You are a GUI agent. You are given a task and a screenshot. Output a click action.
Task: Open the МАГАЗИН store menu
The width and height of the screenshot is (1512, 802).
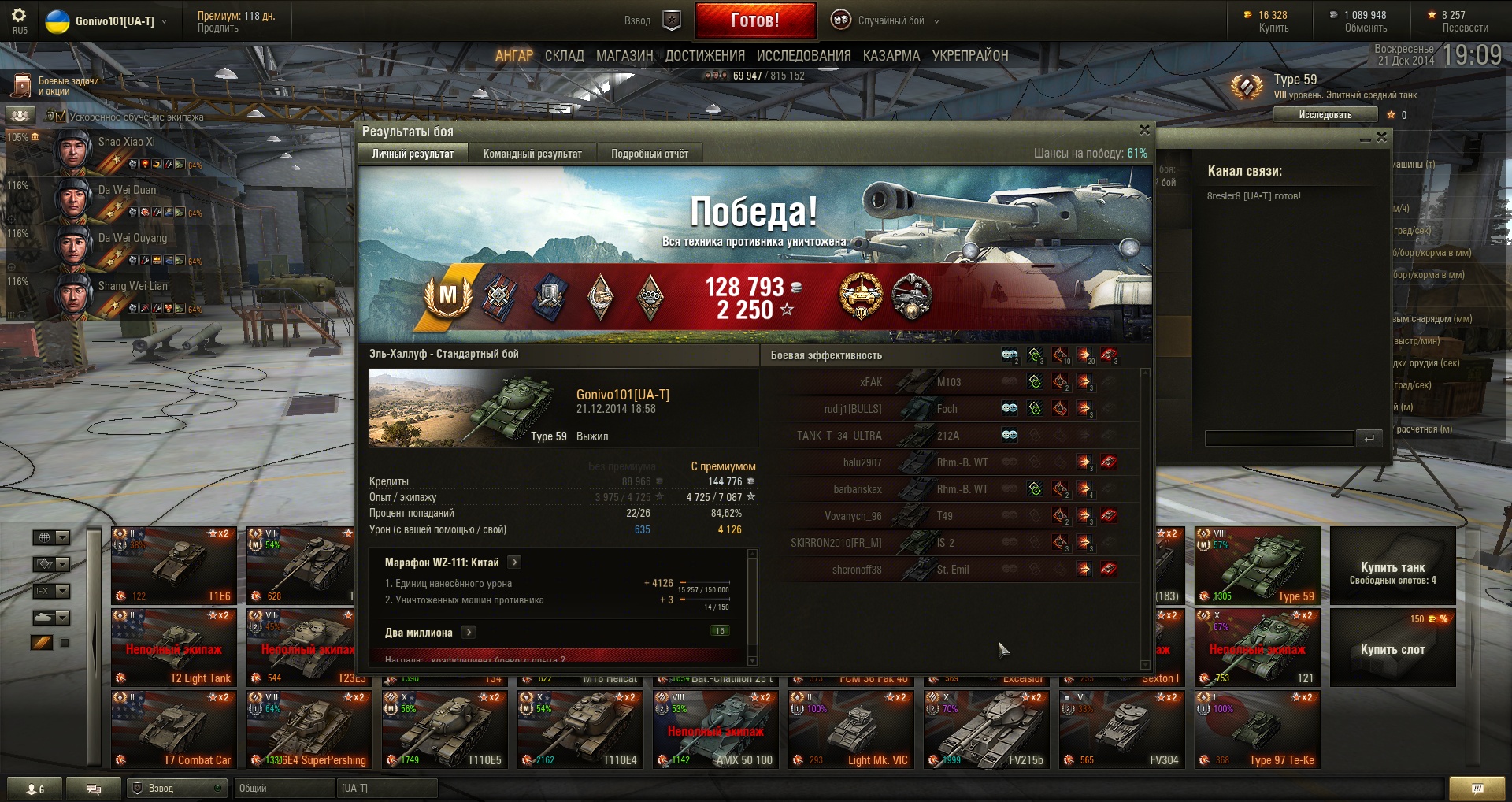(624, 56)
